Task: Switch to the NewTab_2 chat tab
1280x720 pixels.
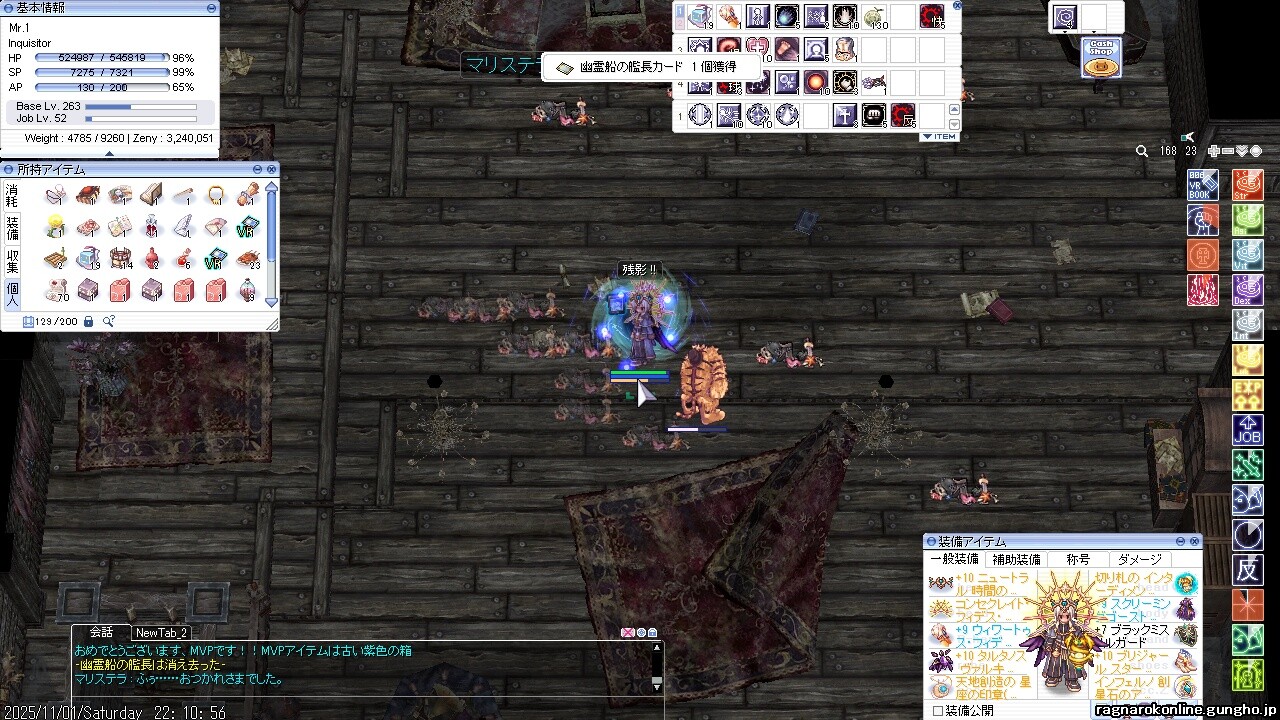Action: [x=161, y=633]
